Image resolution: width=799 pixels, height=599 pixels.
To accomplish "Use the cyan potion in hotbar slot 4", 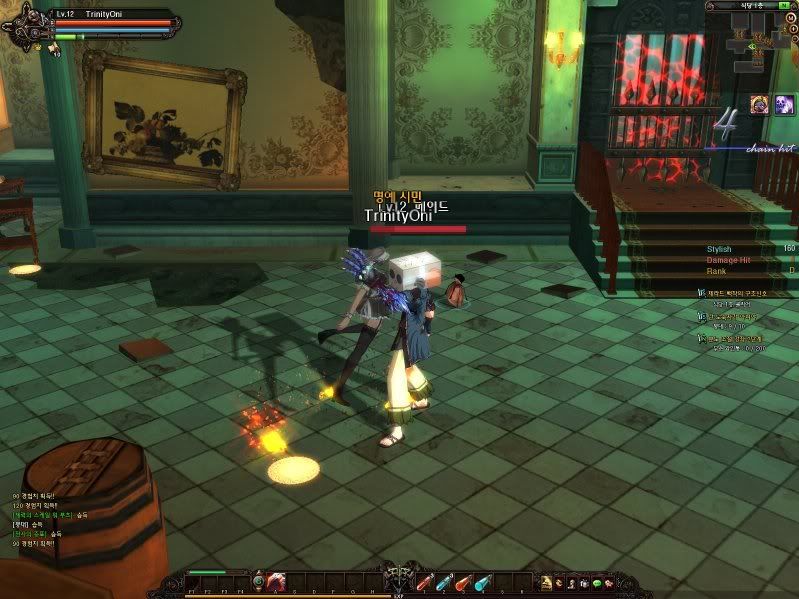I will click(x=483, y=581).
